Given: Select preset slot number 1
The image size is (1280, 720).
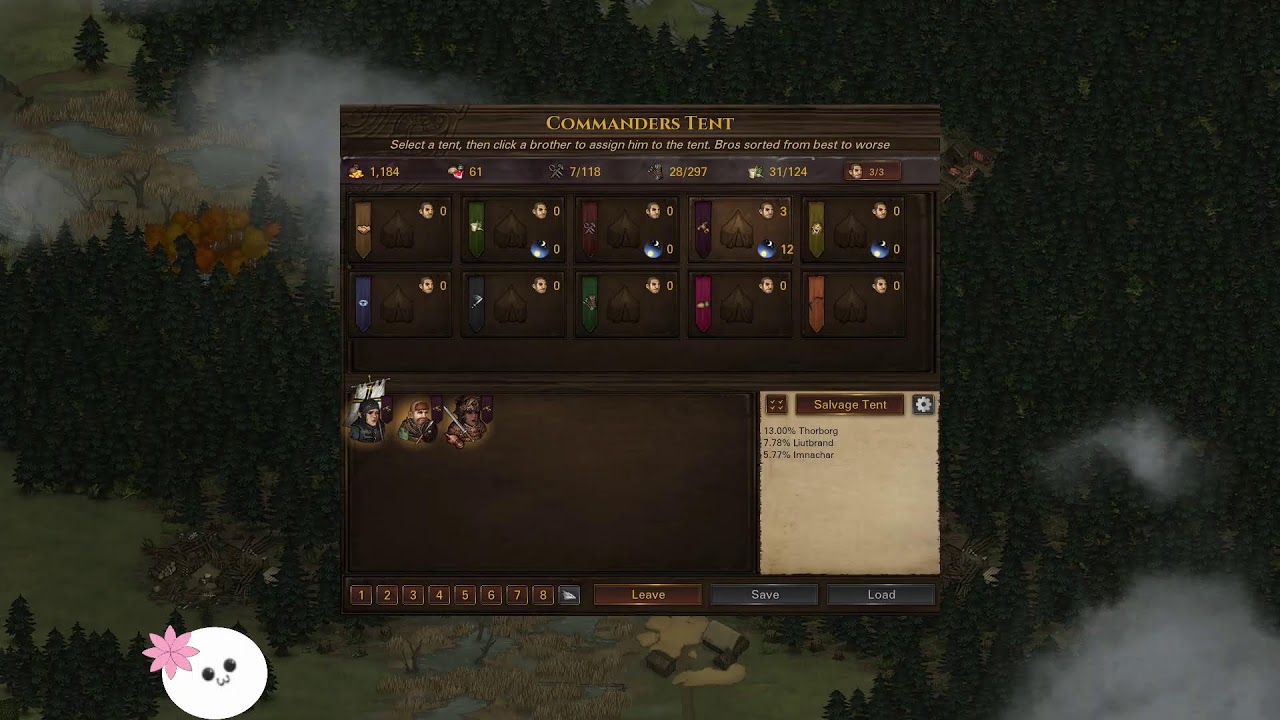Looking at the screenshot, I should tap(361, 595).
